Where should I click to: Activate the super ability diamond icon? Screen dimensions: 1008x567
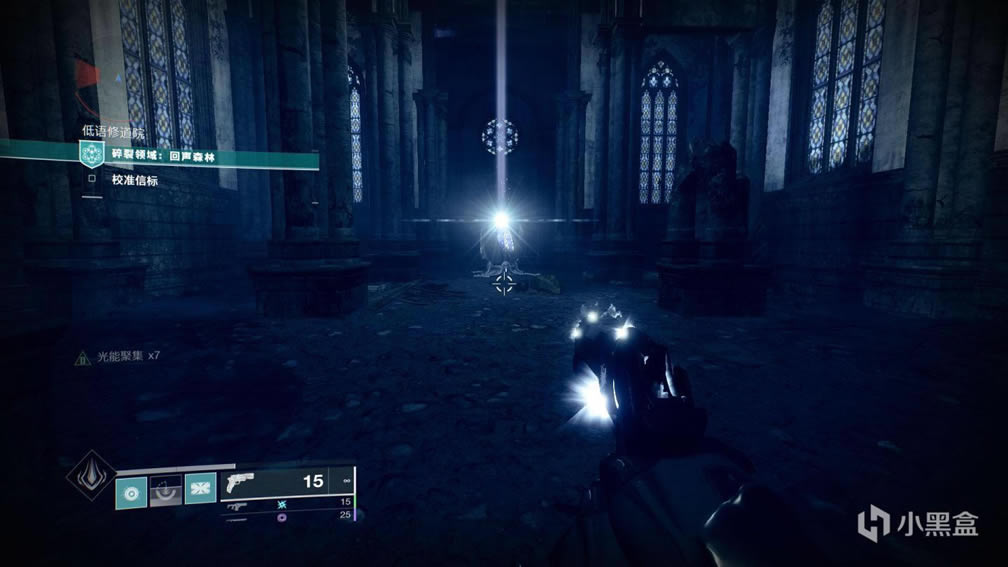click(89, 475)
